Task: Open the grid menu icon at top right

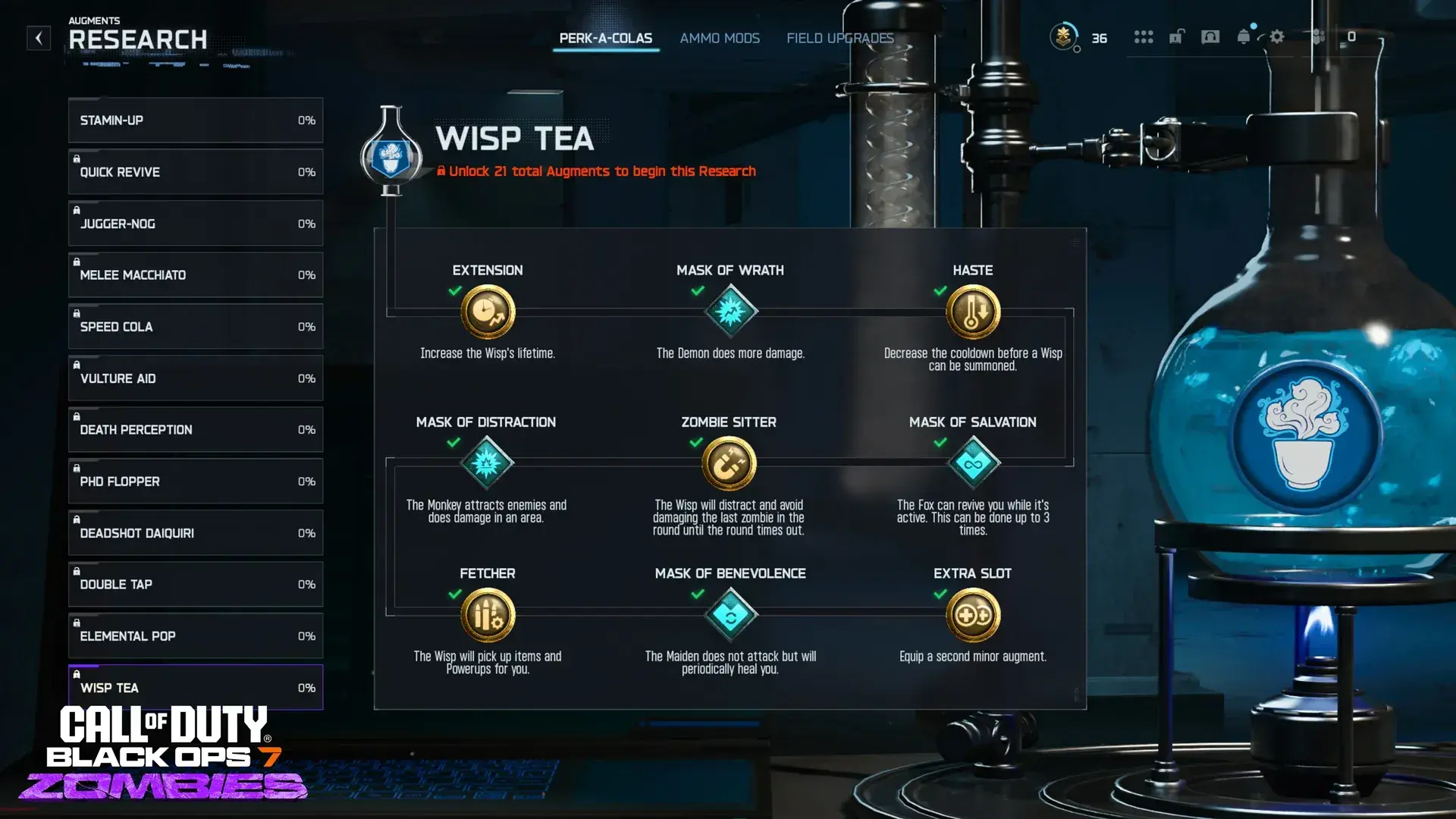Action: [x=1144, y=37]
